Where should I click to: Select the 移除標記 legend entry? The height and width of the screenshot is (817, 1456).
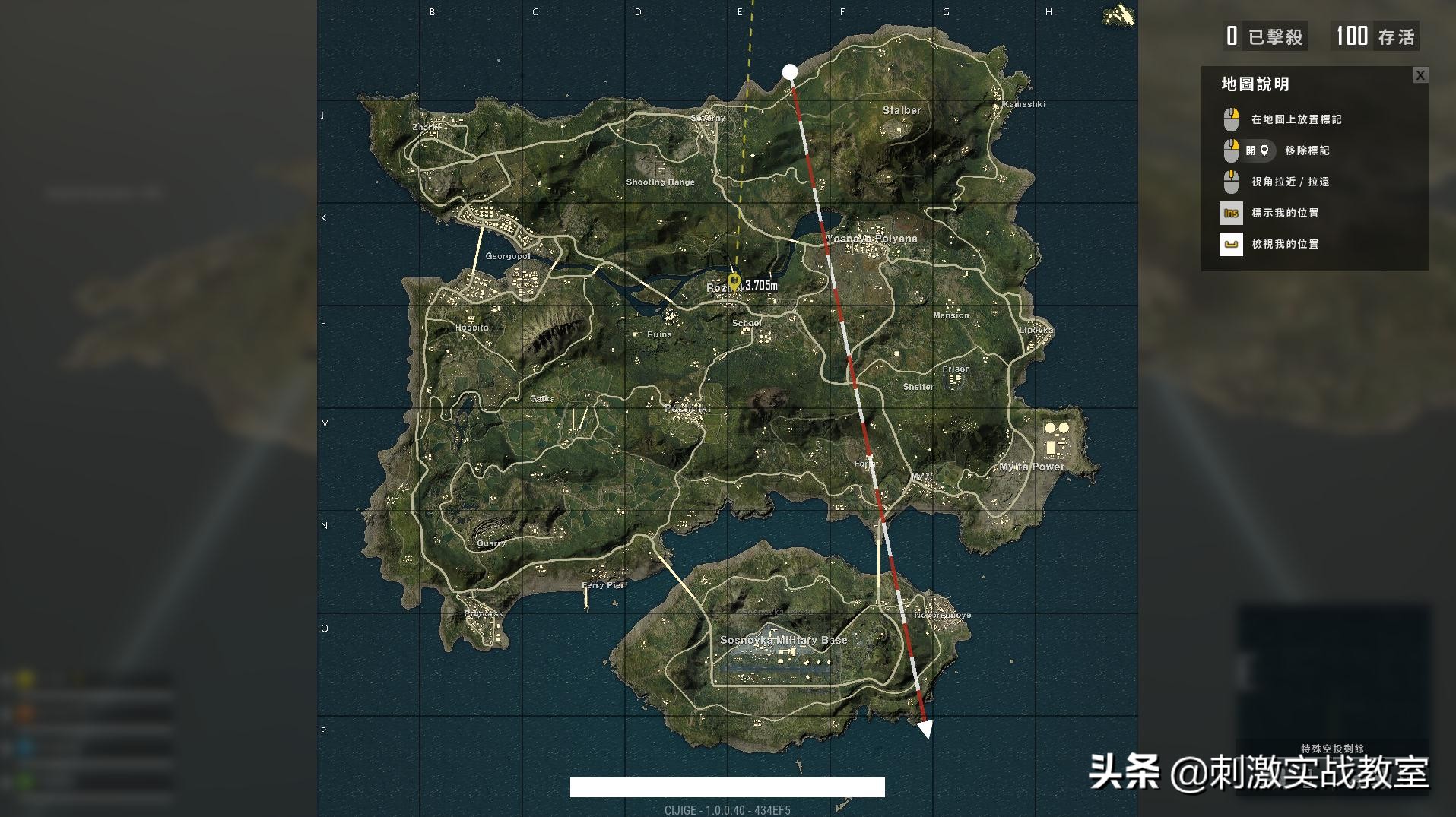pyautogui.click(x=1307, y=150)
